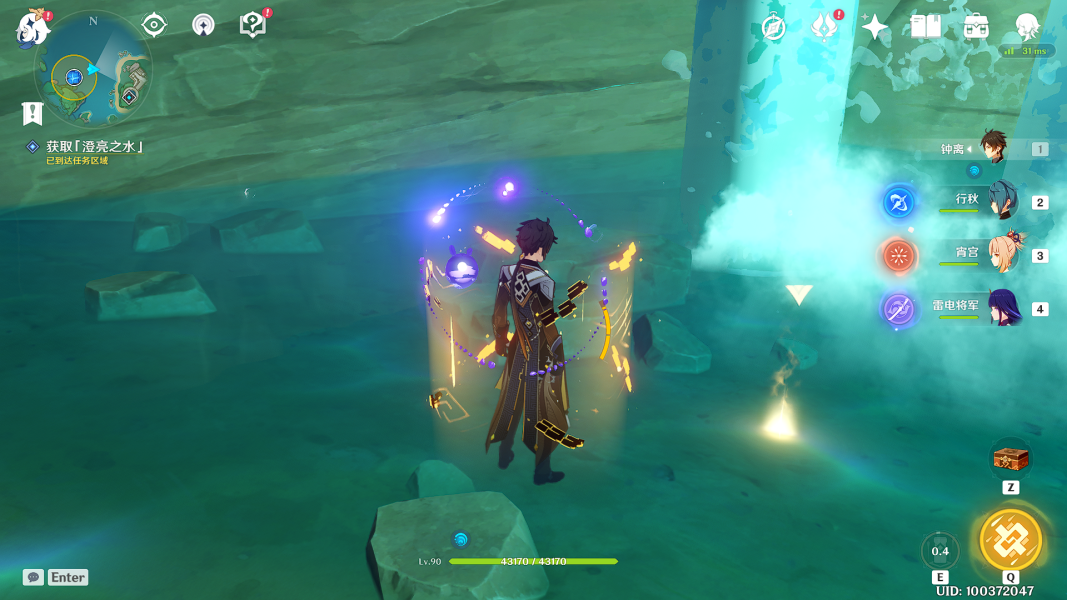The width and height of the screenshot is (1067, 600).
Task: Select the tracked quest 获取「澄亮之水」
Action: pyautogui.click(x=94, y=147)
